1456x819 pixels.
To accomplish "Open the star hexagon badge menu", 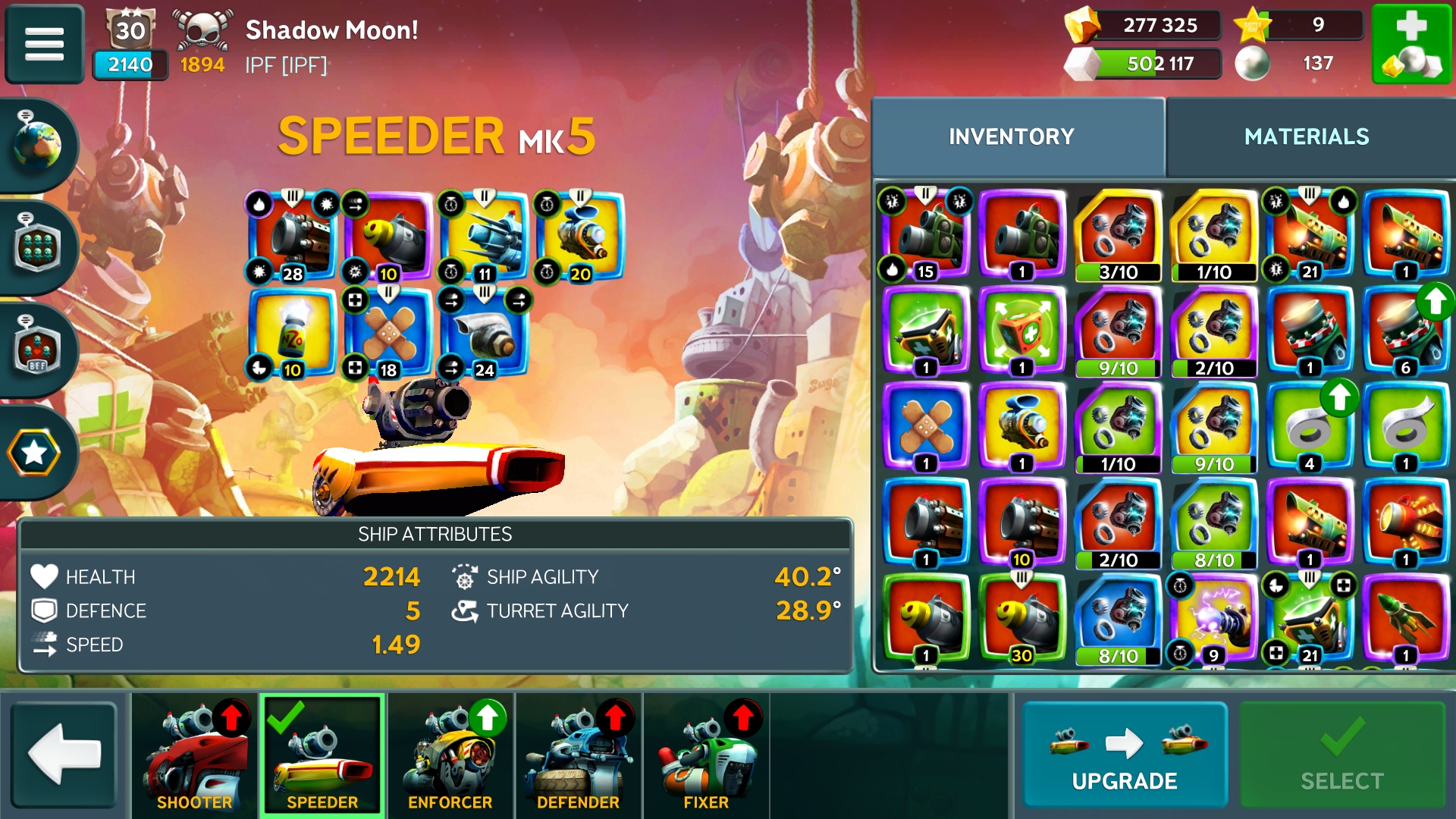I will (34, 453).
